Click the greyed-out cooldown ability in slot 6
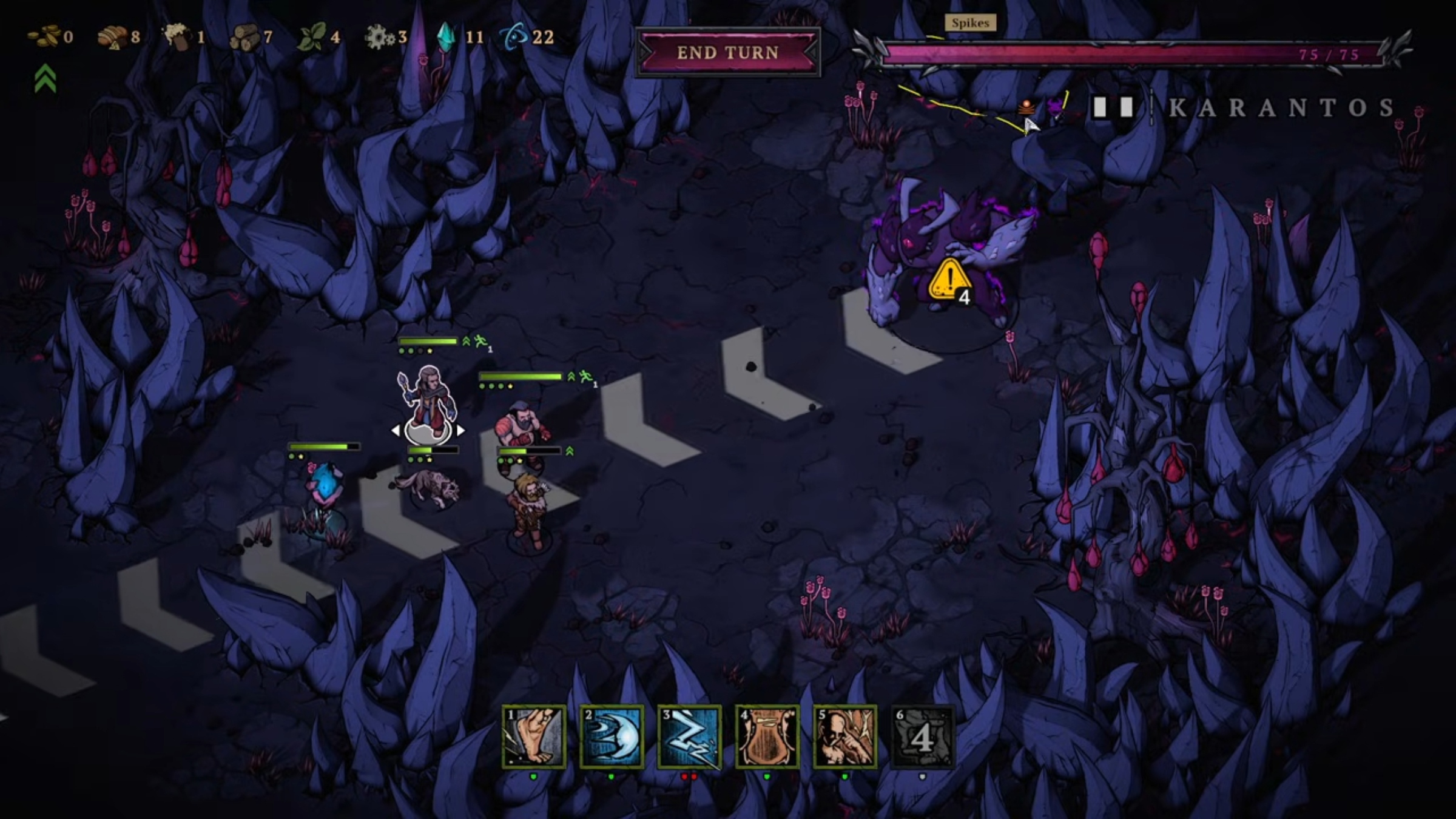 (922, 737)
